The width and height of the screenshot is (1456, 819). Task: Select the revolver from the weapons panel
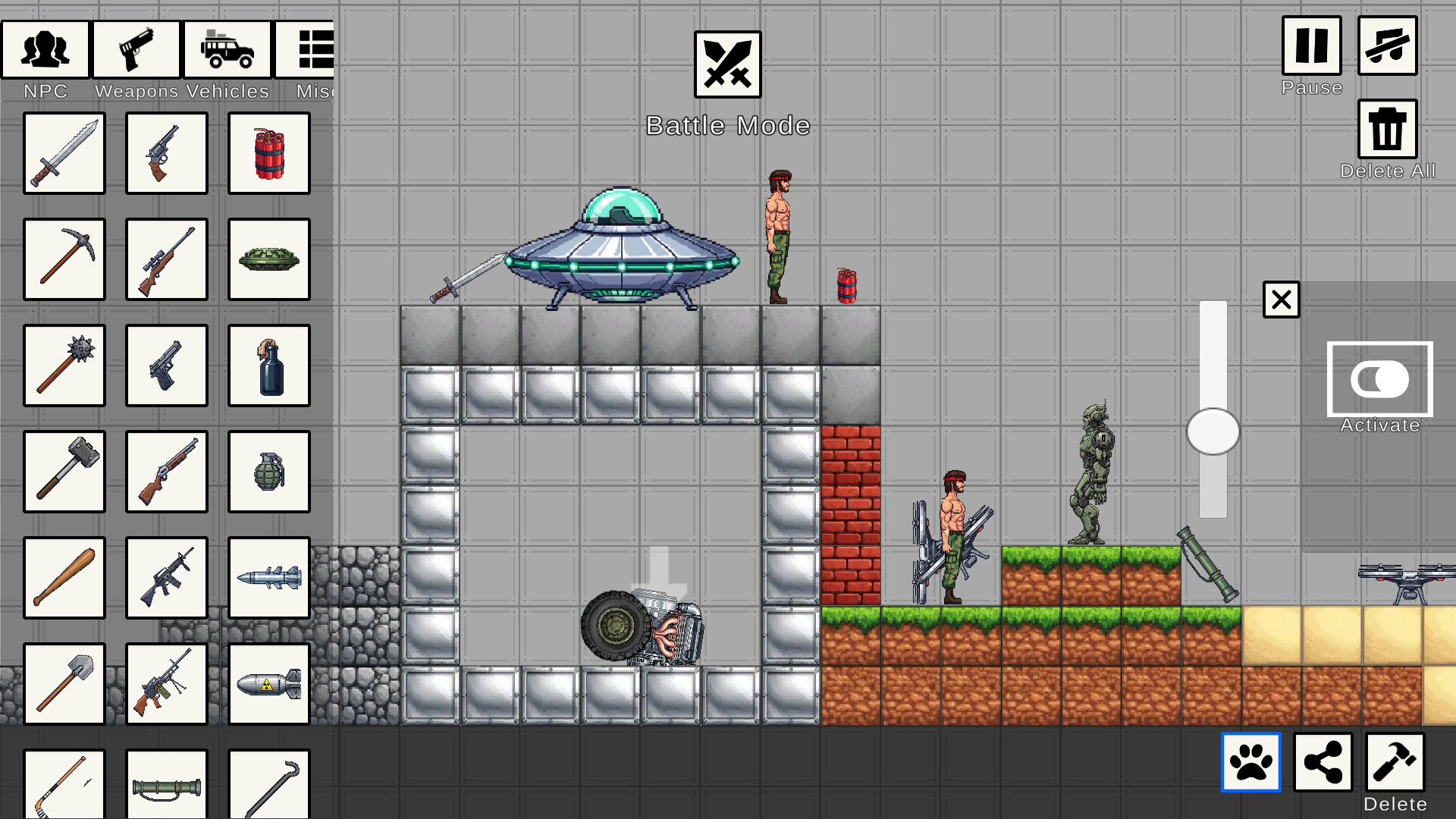166,153
